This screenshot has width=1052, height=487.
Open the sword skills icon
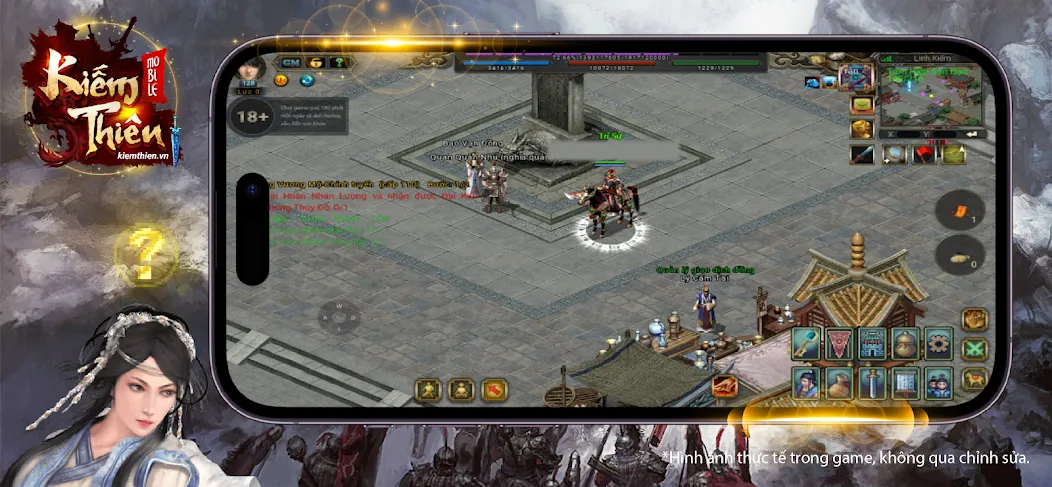[x=872, y=383]
